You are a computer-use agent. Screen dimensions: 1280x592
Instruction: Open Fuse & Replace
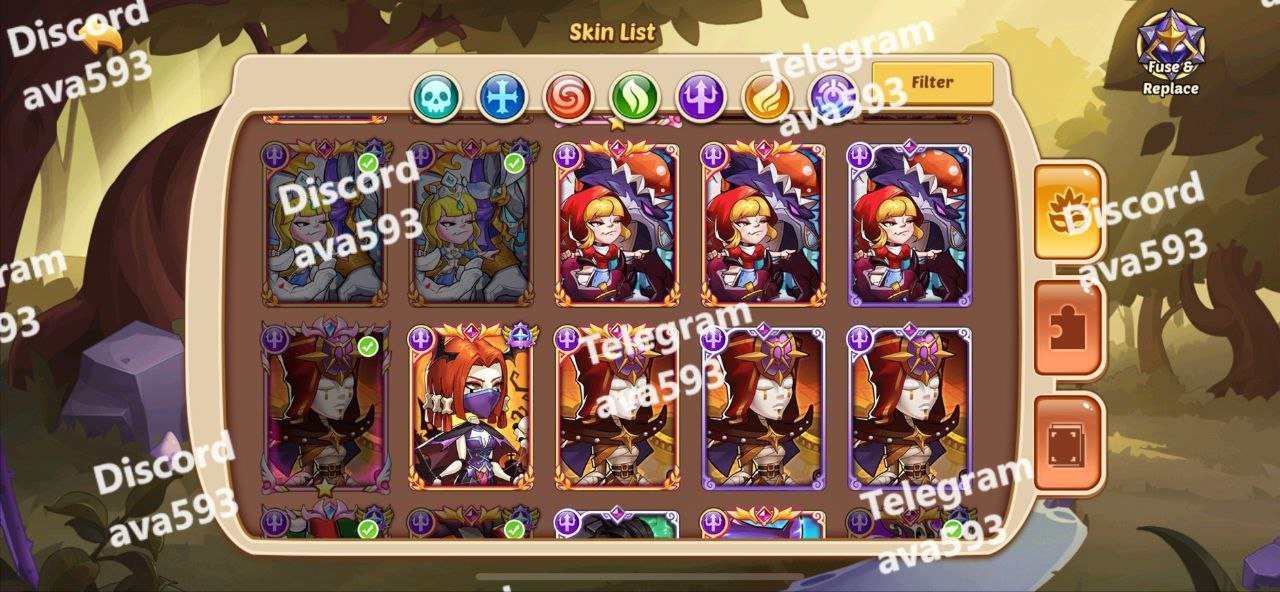[x=1171, y=53]
